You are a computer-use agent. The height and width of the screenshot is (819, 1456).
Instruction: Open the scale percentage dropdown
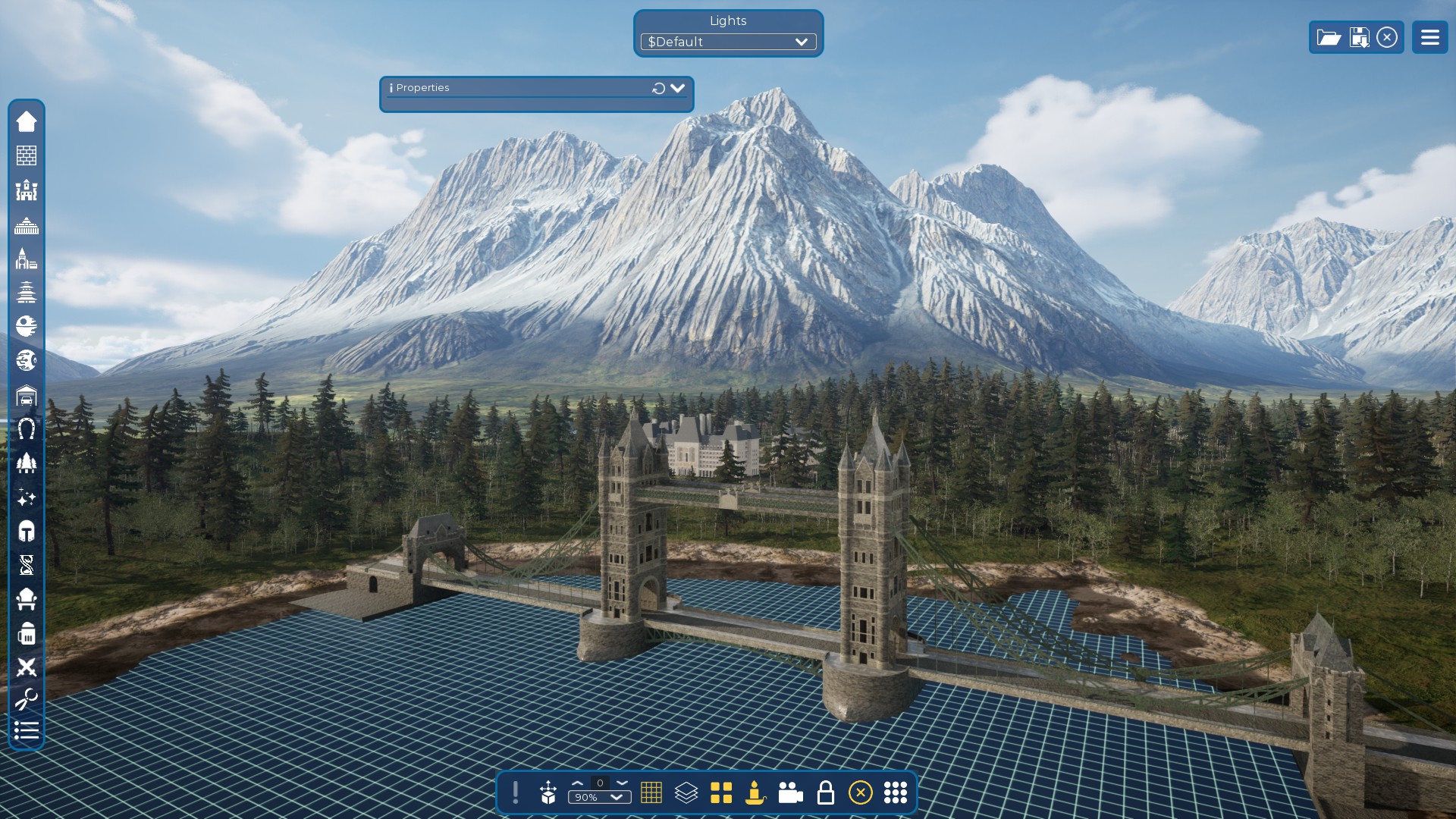tap(599, 797)
